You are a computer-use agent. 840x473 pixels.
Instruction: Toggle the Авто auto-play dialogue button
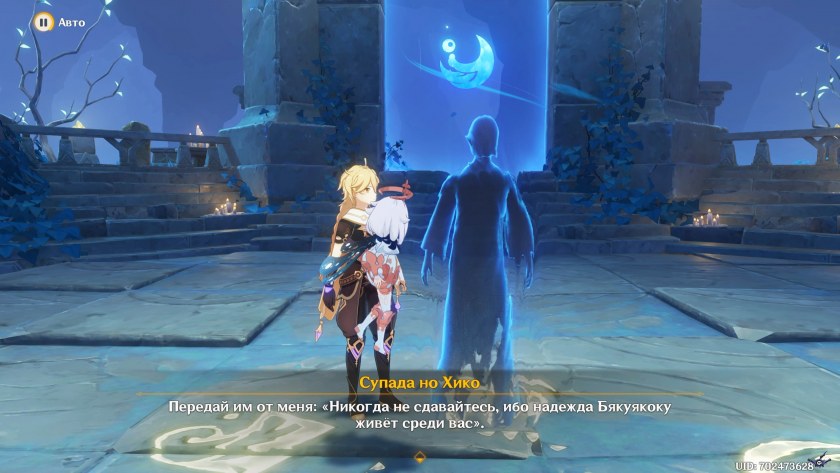click(44, 21)
